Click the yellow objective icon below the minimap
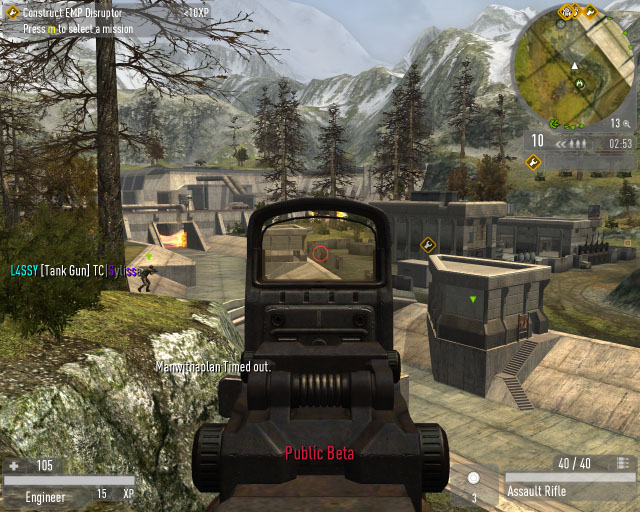The image size is (640, 512). [x=533, y=161]
